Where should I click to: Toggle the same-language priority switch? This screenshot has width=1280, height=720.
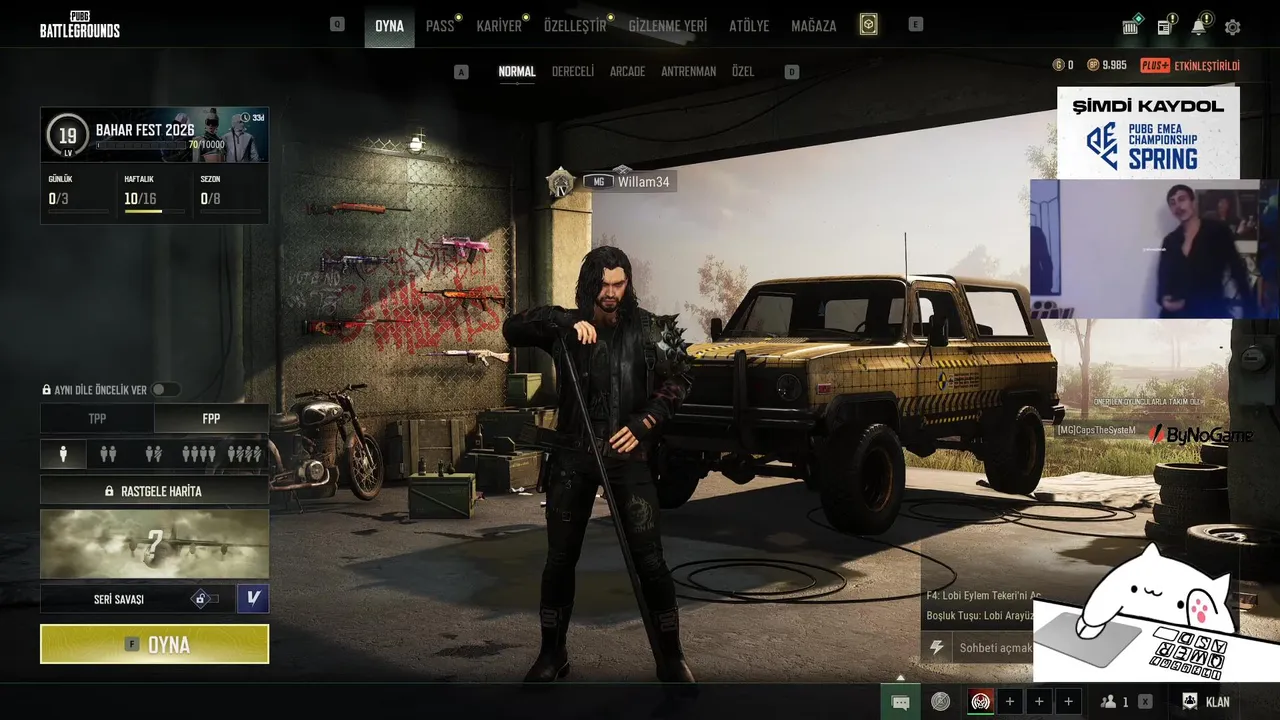[165, 390]
